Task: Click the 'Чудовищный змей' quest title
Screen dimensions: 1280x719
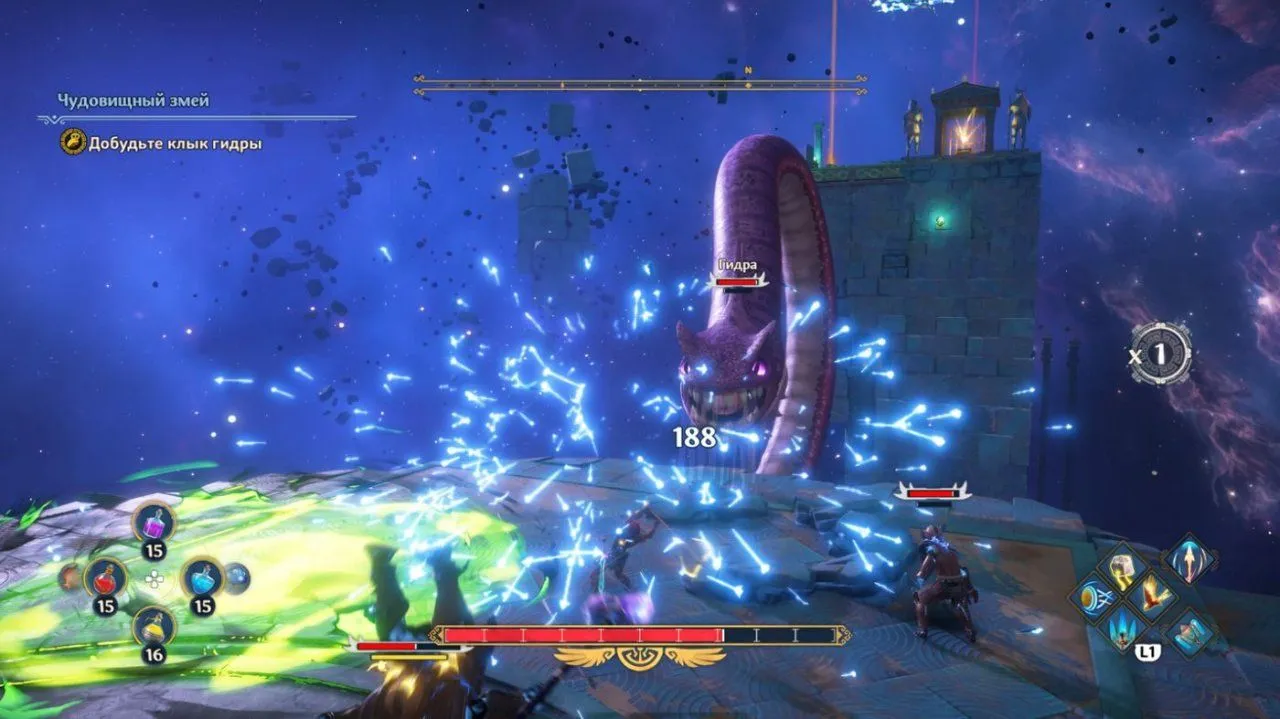Action: pyautogui.click(x=133, y=101)
